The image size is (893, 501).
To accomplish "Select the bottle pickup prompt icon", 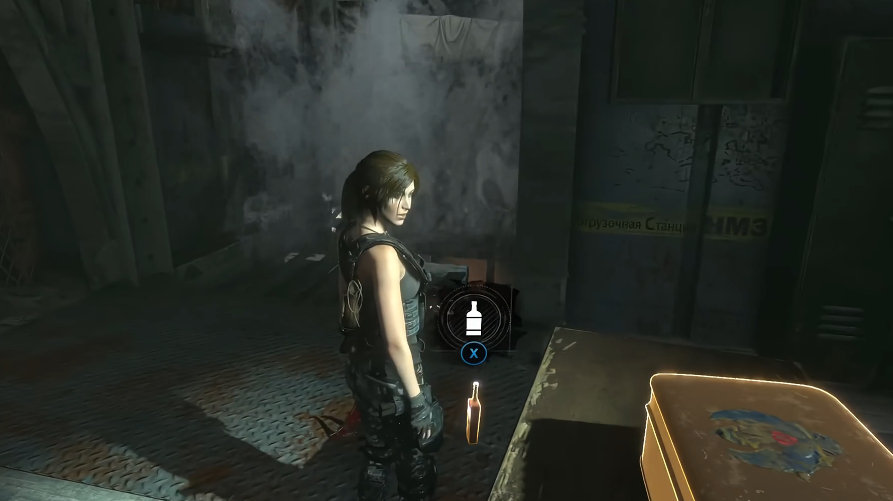I will coord(474,318).
